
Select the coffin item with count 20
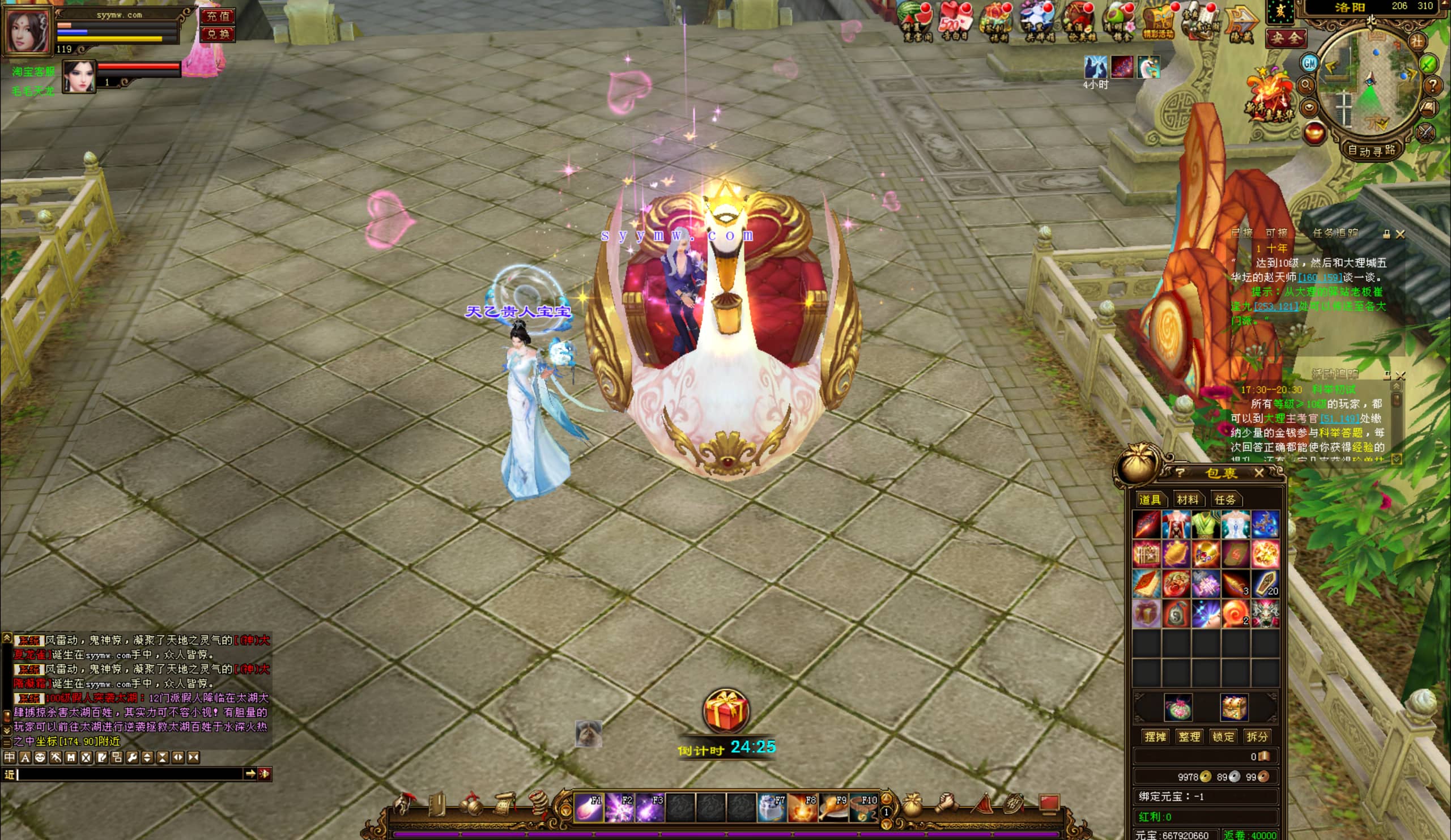pyautogui.click(x=1265, y=583)
